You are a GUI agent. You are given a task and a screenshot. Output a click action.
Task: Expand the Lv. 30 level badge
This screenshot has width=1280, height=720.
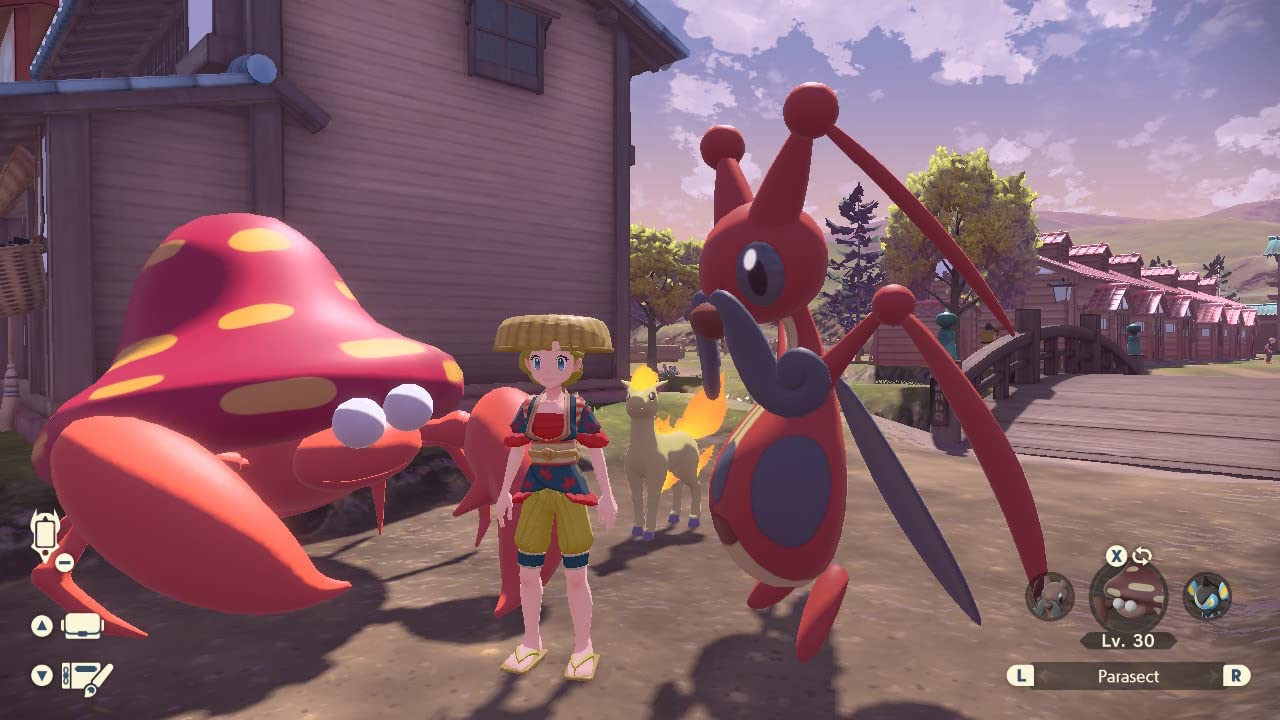(1128, 640)
